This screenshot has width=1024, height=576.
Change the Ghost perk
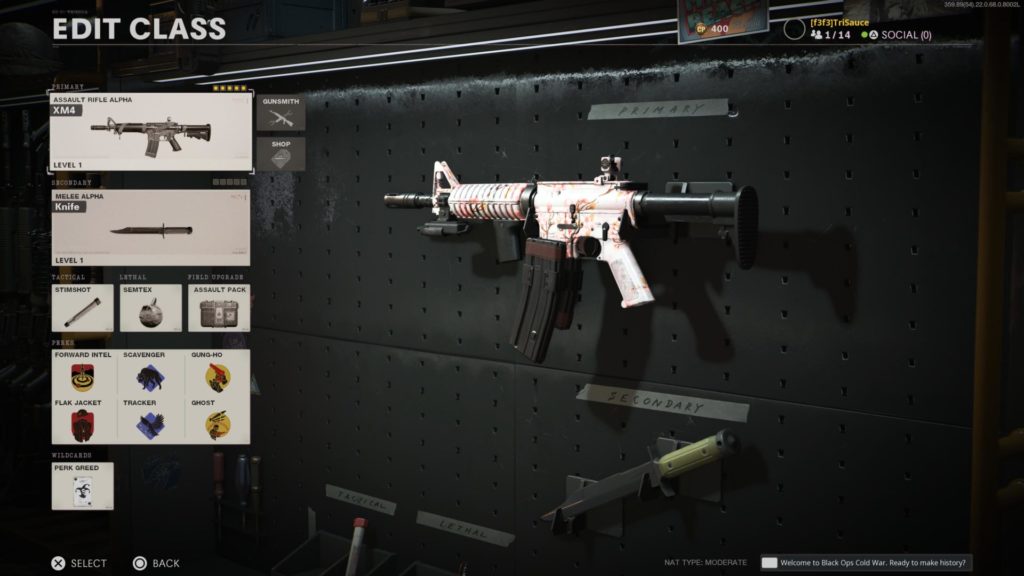point(218,420)
